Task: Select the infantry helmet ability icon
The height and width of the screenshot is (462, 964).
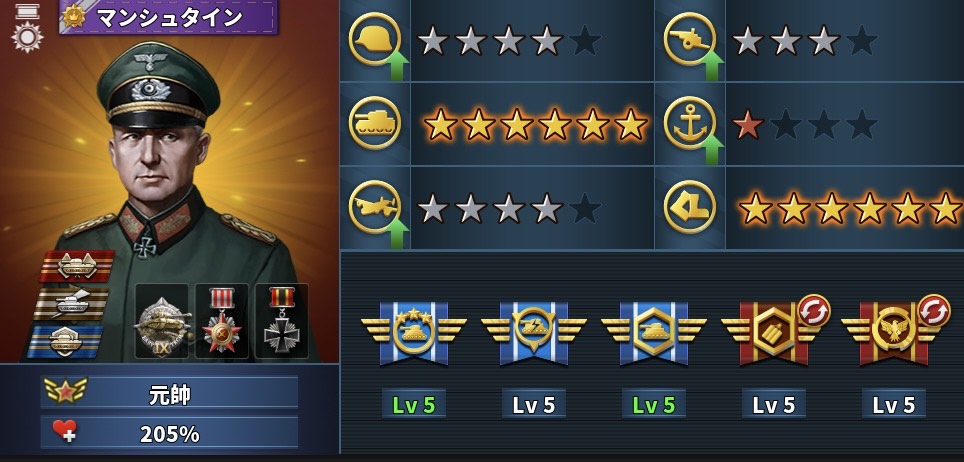Action: (x=374, y=40)
